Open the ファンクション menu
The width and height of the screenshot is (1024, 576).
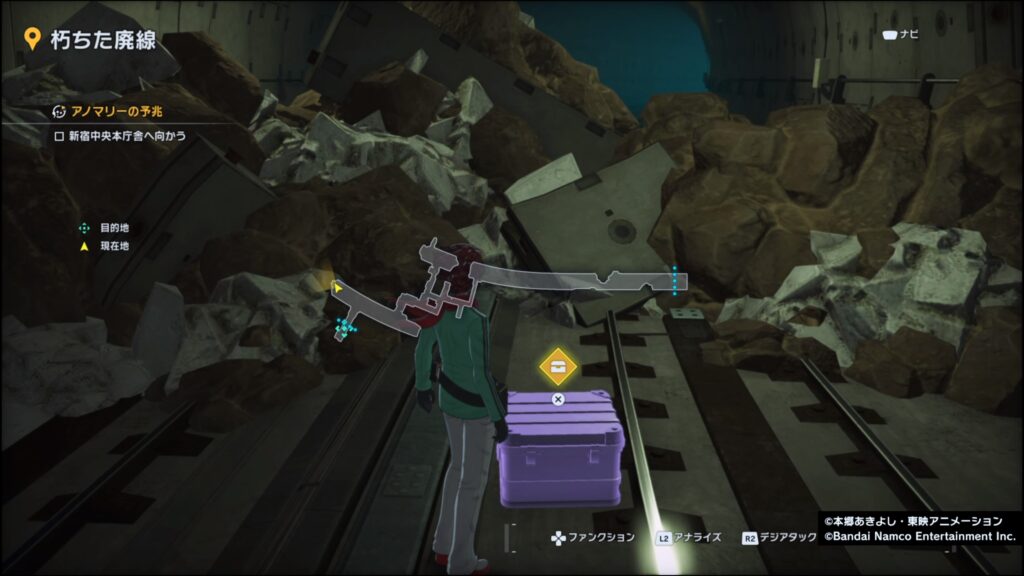[x=594, y=538]
